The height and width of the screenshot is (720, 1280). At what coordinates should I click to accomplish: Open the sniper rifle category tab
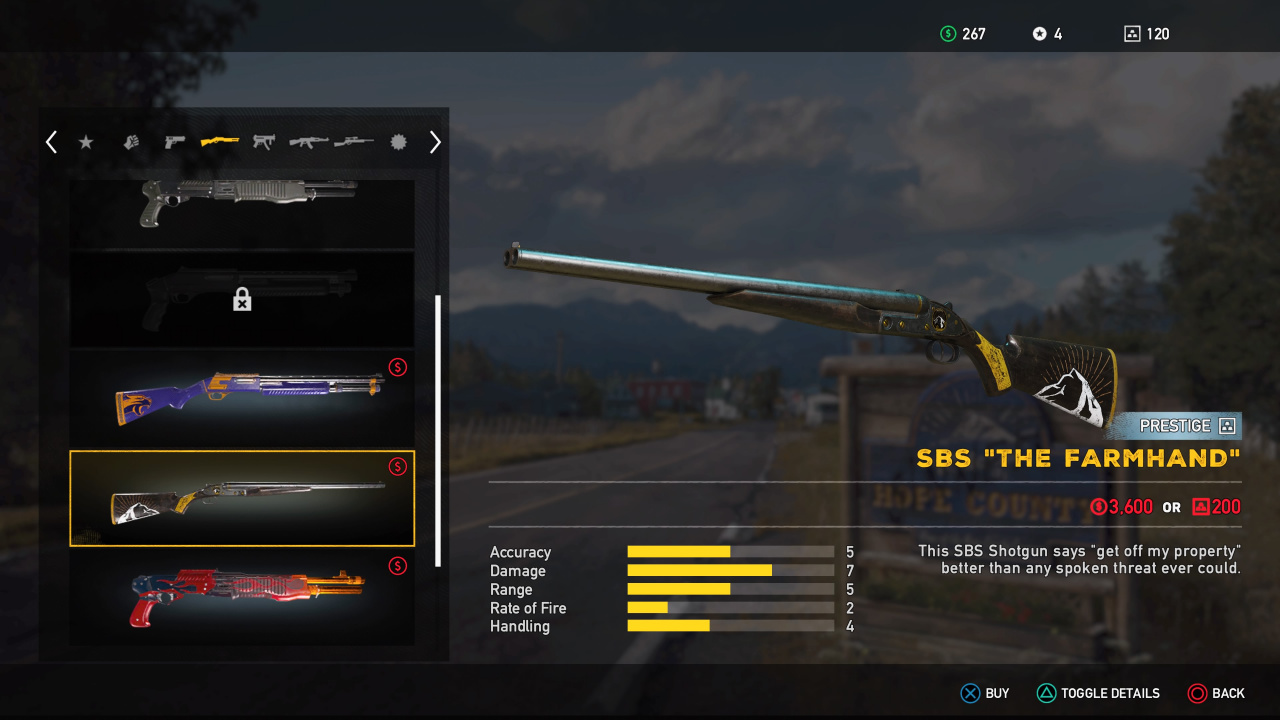pos(354,143)
